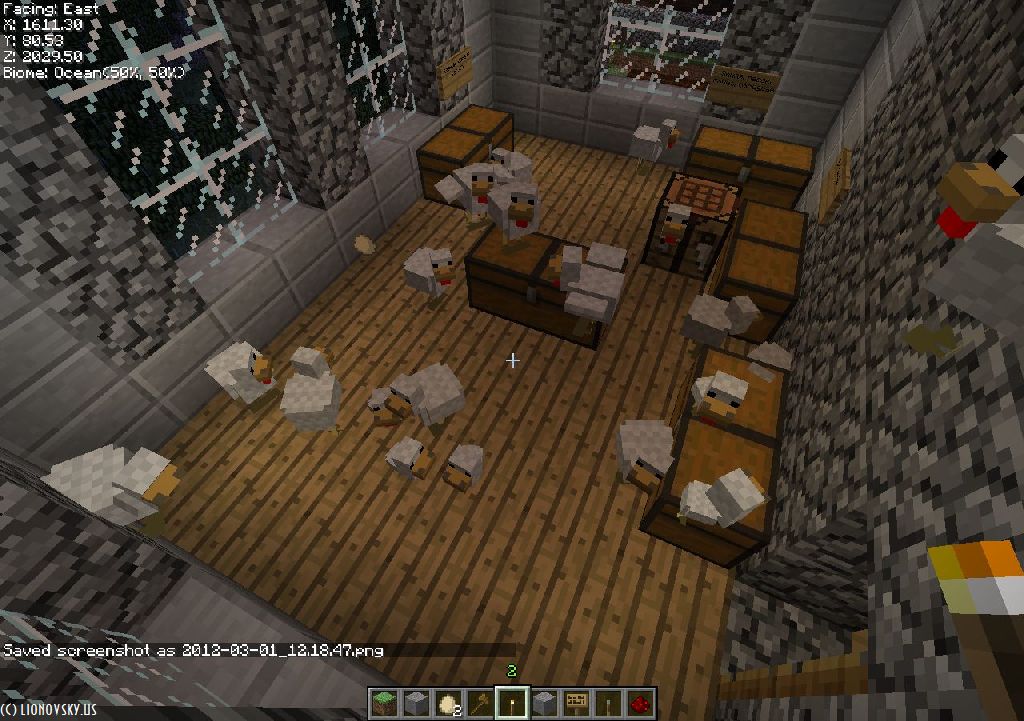Select the redstone dust hotbar slot
The height and width of the screenshot is (721, 1024).
tap(641, 702)
